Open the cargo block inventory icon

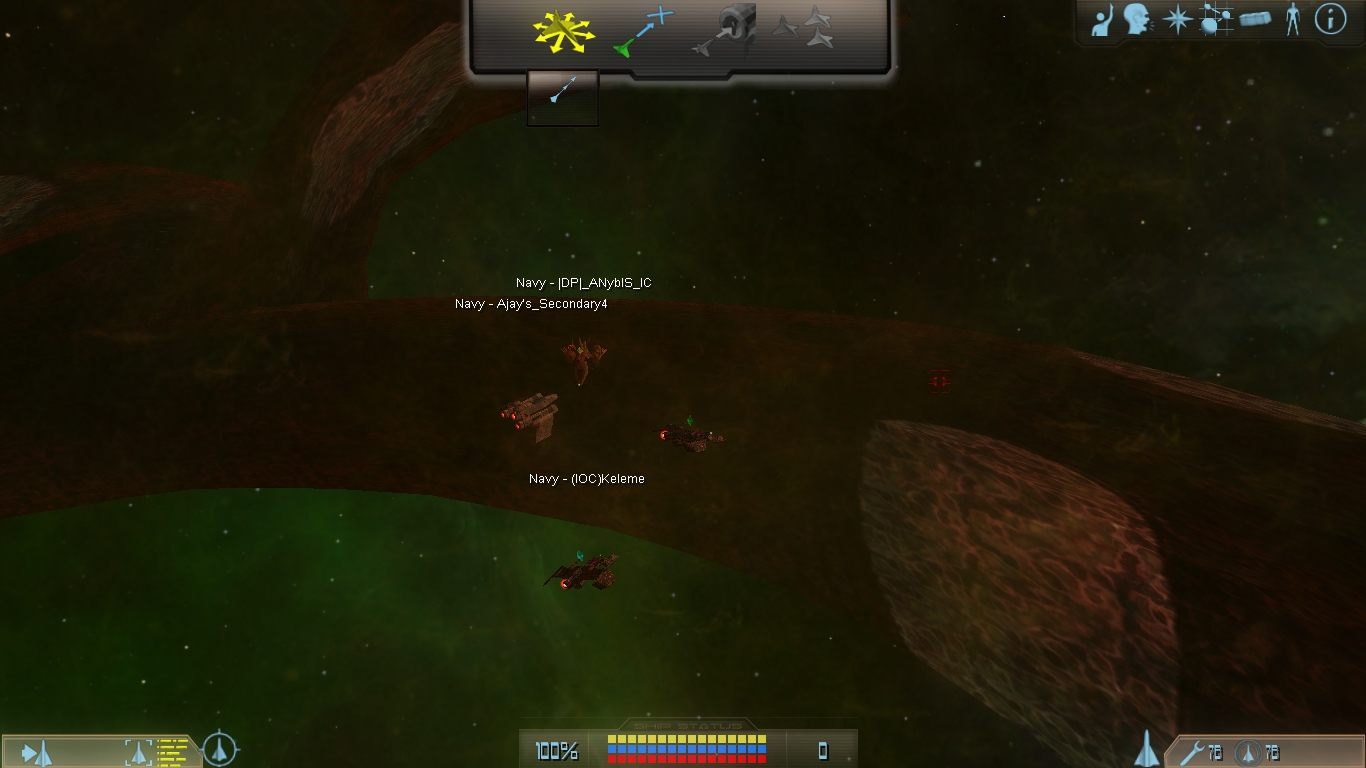click(1255, 20)
